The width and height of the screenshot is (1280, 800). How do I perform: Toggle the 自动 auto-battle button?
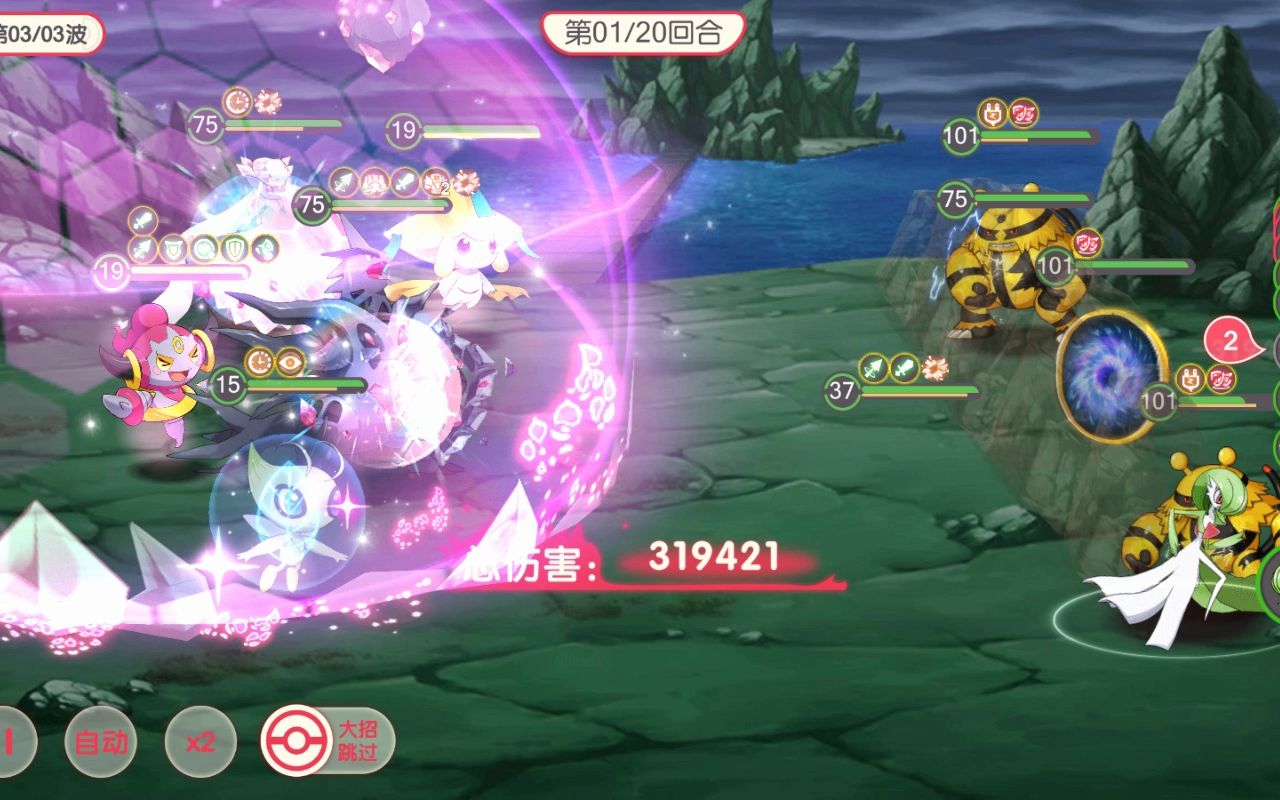point(101,743)
